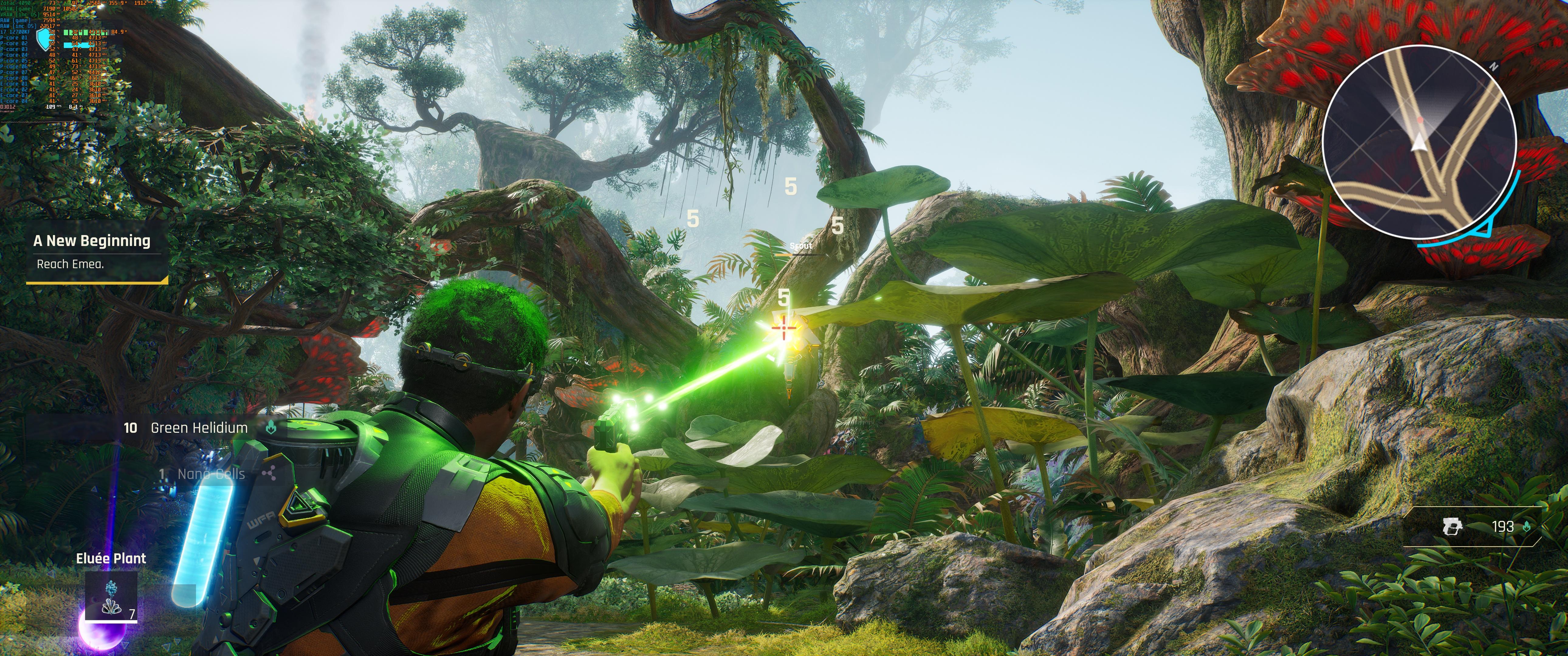Open the circular minimap

(1418, 141)
